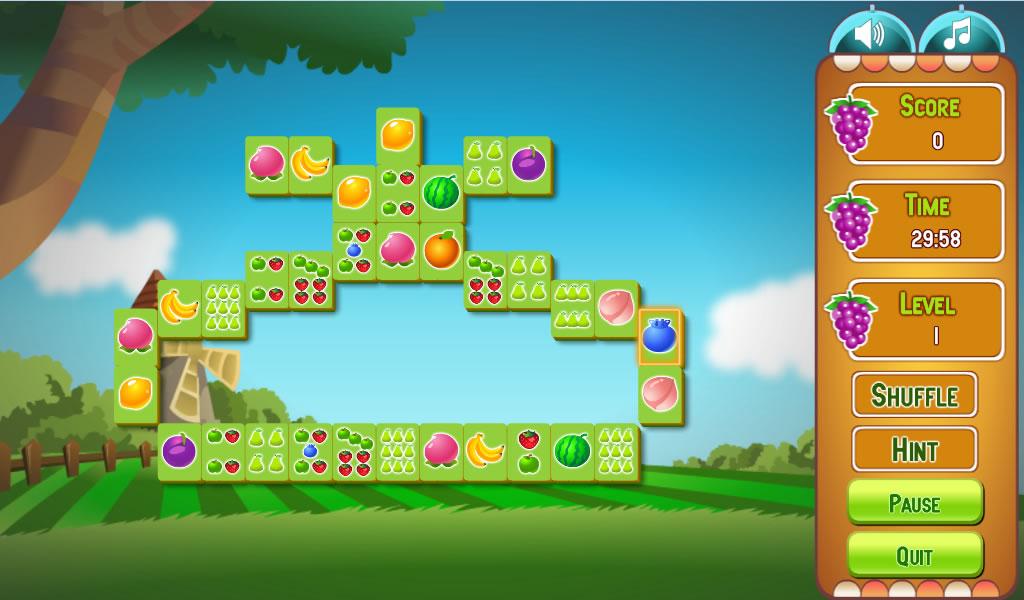This screenshot has width=1024, height=600.
Task: Shuffle the remaining fruit tiles
Action: (x=914, y=395)
